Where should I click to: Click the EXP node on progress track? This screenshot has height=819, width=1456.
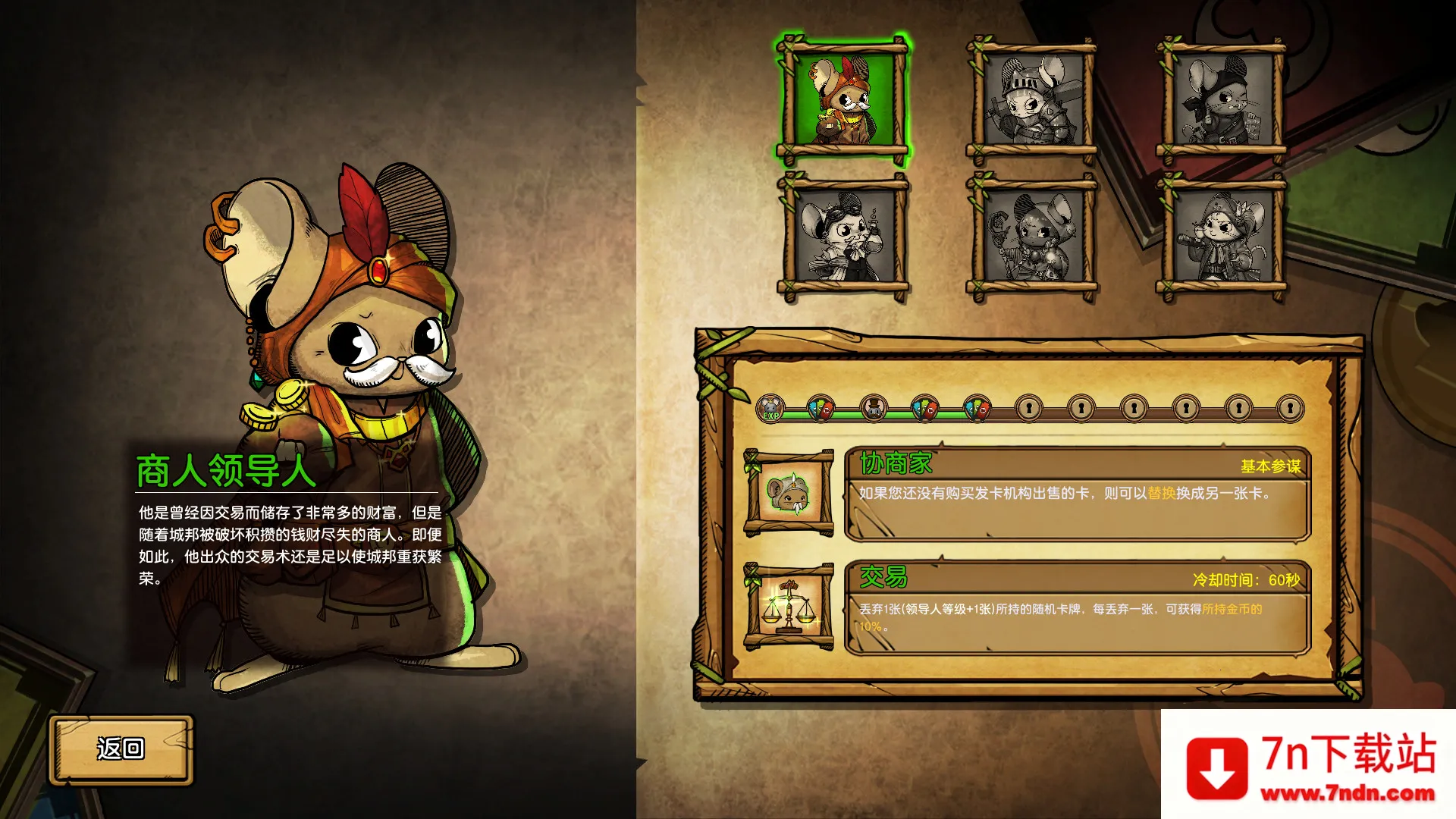(x=771, y=409)
